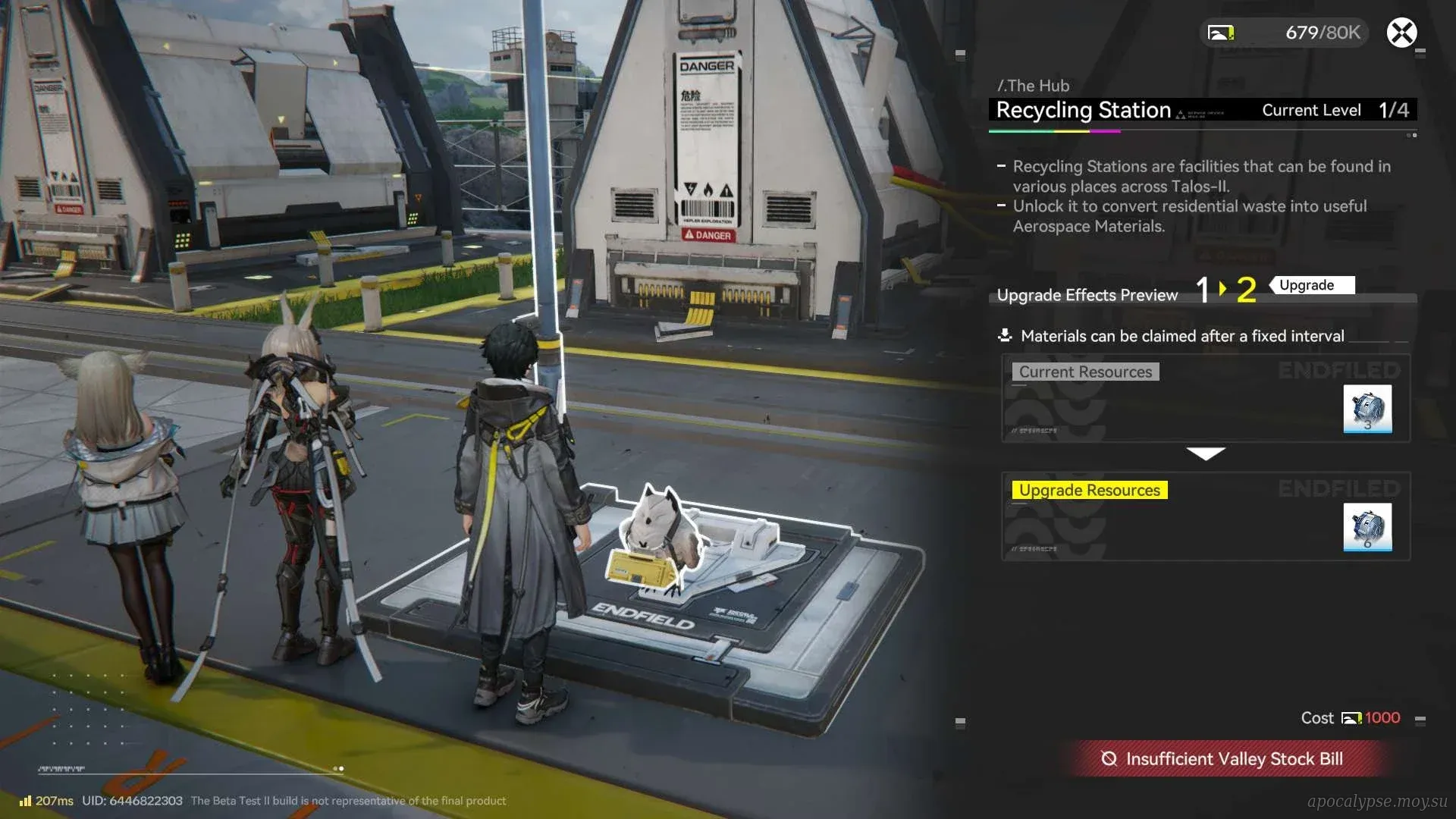Close the Recycling Station panel
Viewport: 1456px width, 819px height.
coord(1401,33)
